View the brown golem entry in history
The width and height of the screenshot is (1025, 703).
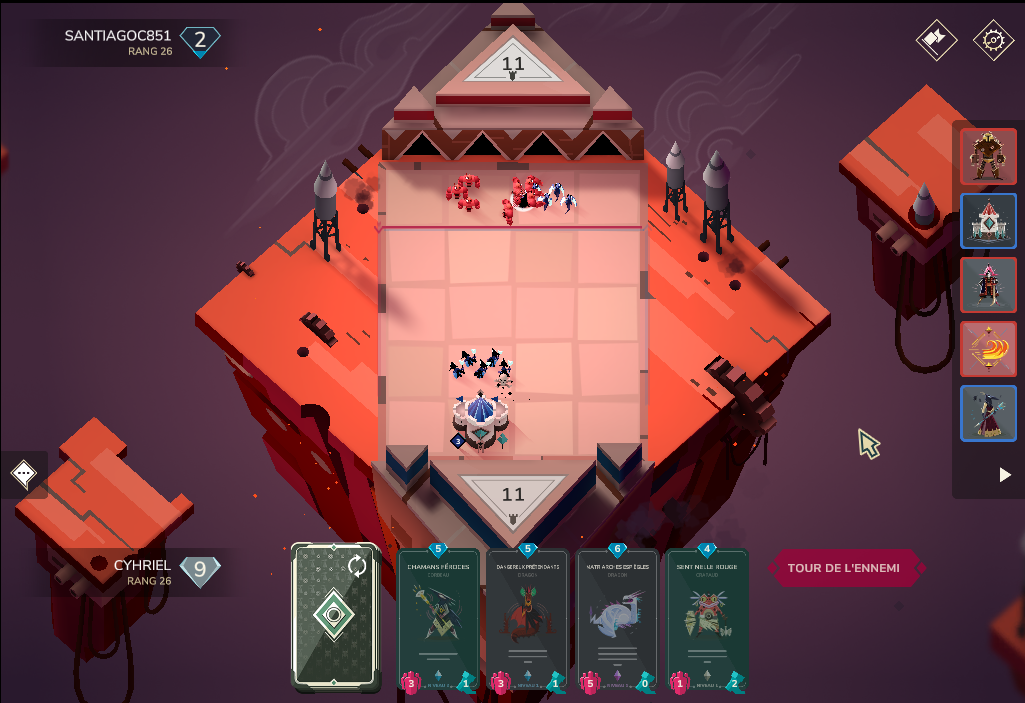point(988,156)
